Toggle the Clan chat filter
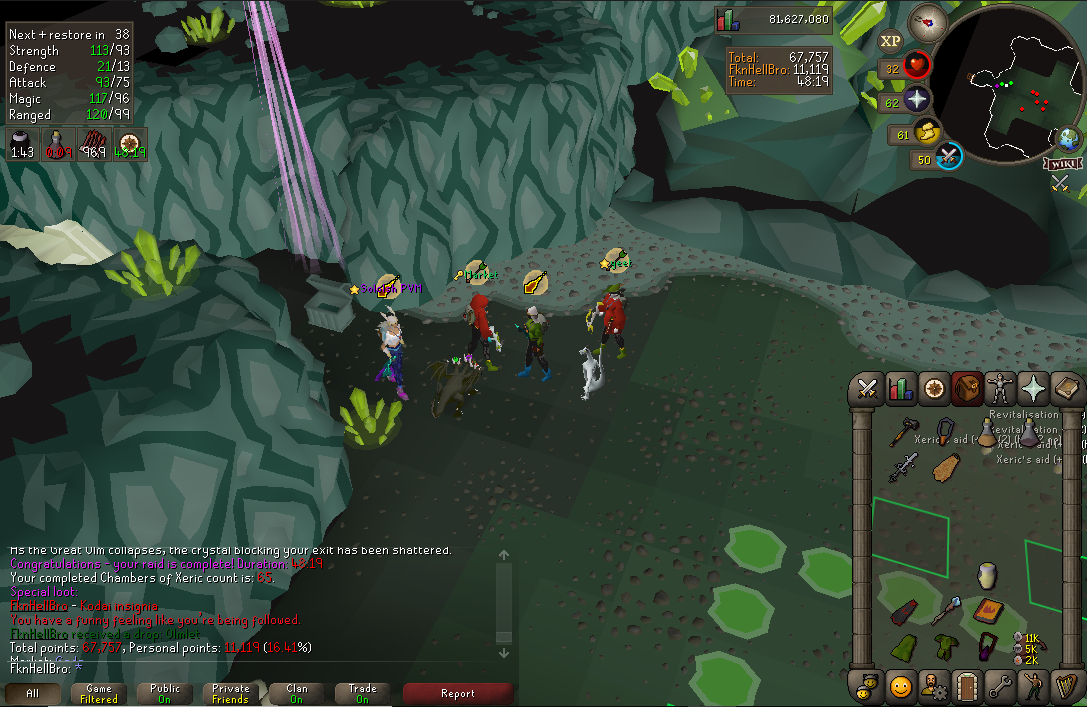 (297, 693)
